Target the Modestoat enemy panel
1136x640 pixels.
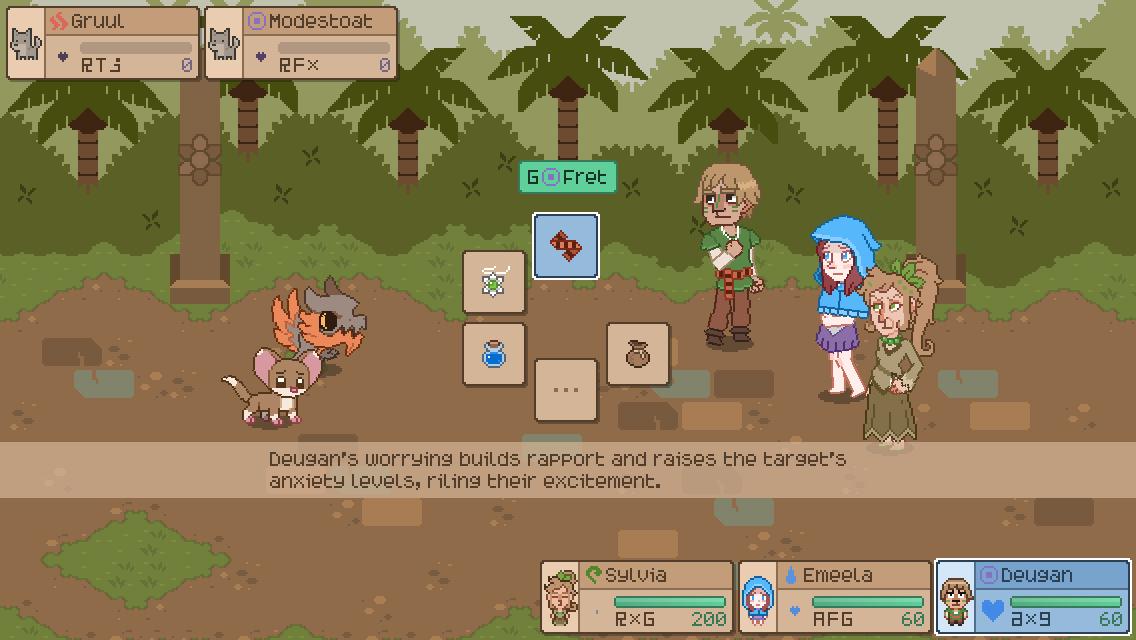pyautogui.click(x=301, y=44)
